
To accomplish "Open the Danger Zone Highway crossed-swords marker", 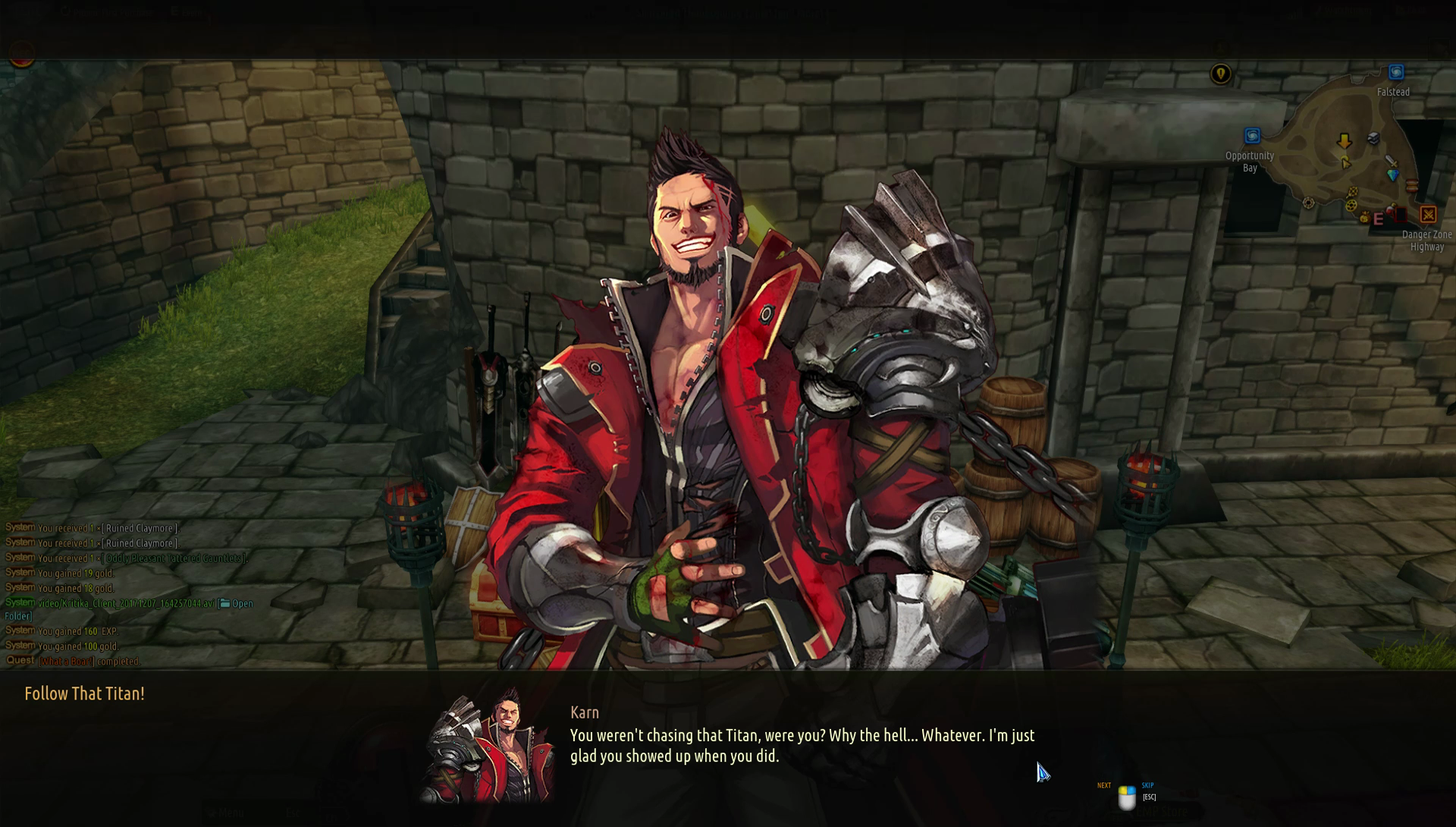I will click(x=1428, y=215).
